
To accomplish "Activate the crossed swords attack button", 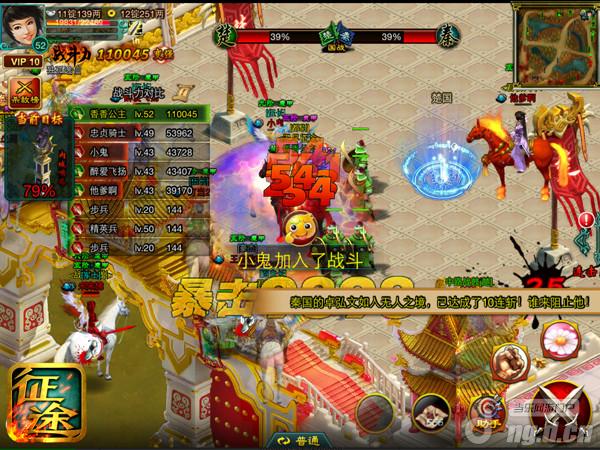I will tap(562, 412).
